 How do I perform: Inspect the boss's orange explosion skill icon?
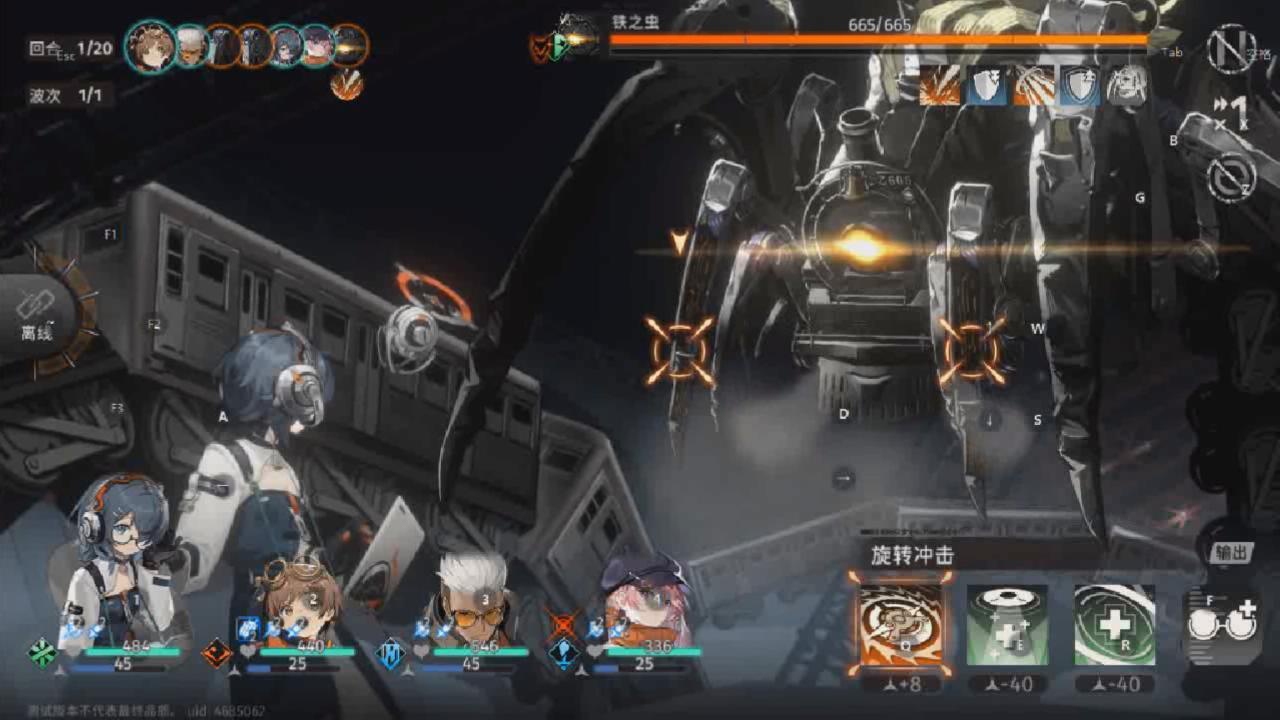[938, 87]
